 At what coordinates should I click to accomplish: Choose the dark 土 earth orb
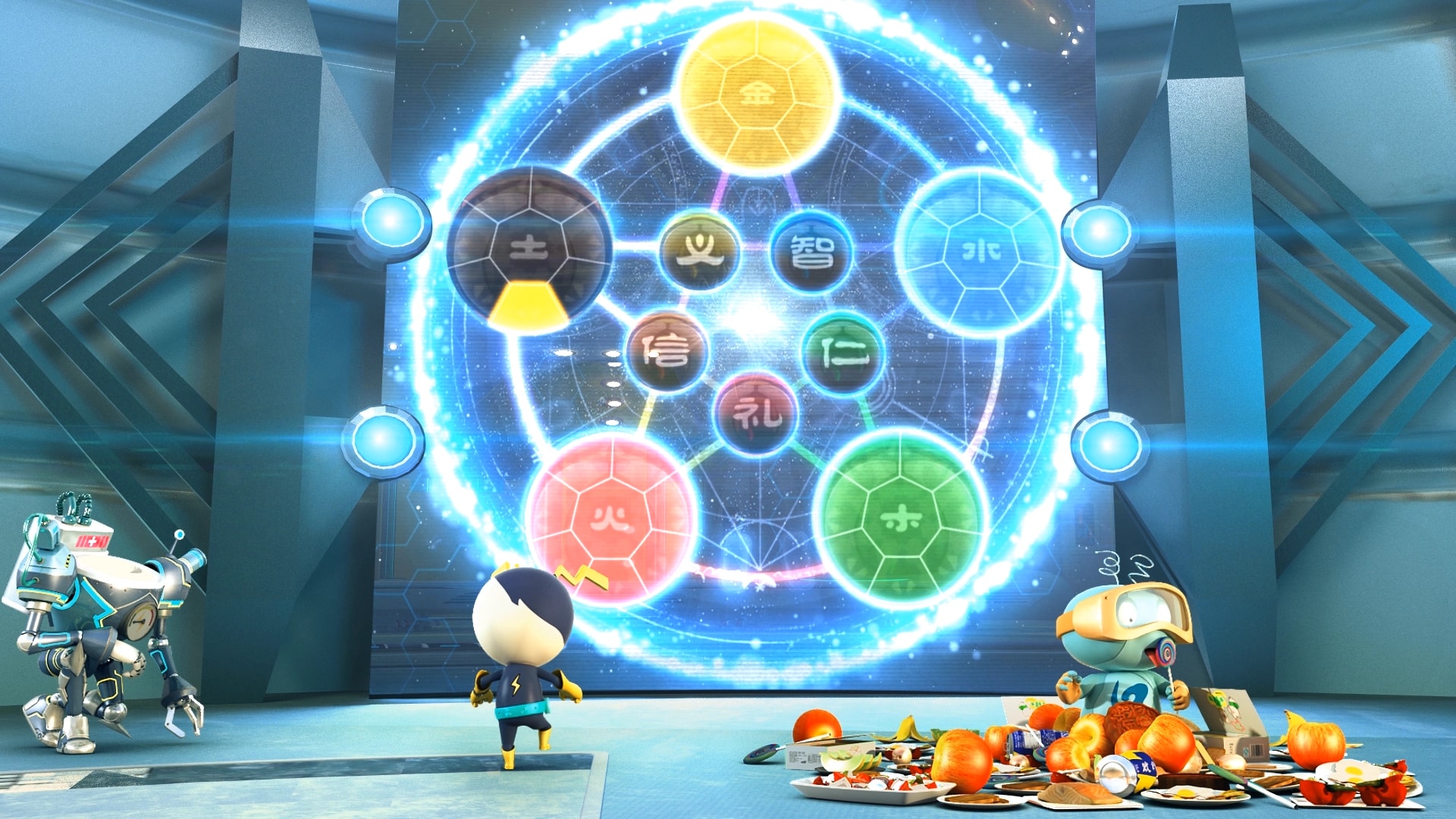tap(529, 249)
